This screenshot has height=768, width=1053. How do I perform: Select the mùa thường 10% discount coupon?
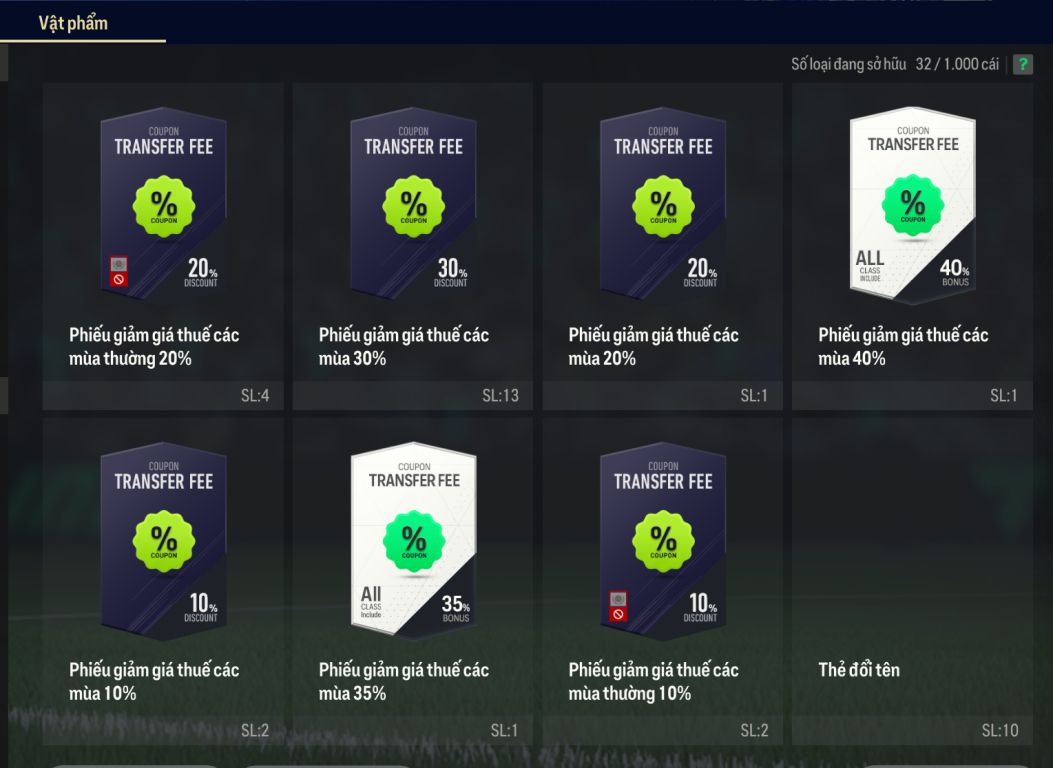click(663, 580)
